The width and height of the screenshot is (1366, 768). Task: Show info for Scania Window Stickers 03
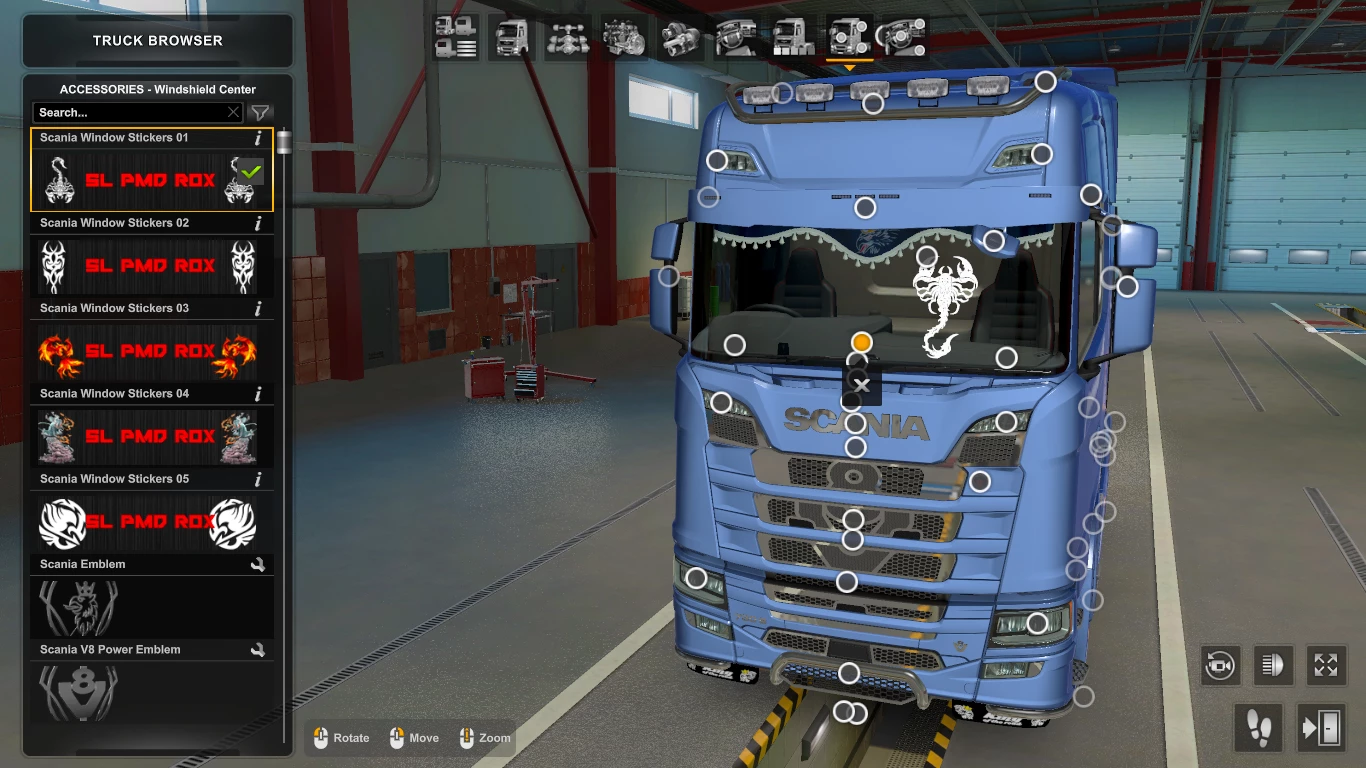(x=258, y=308)
